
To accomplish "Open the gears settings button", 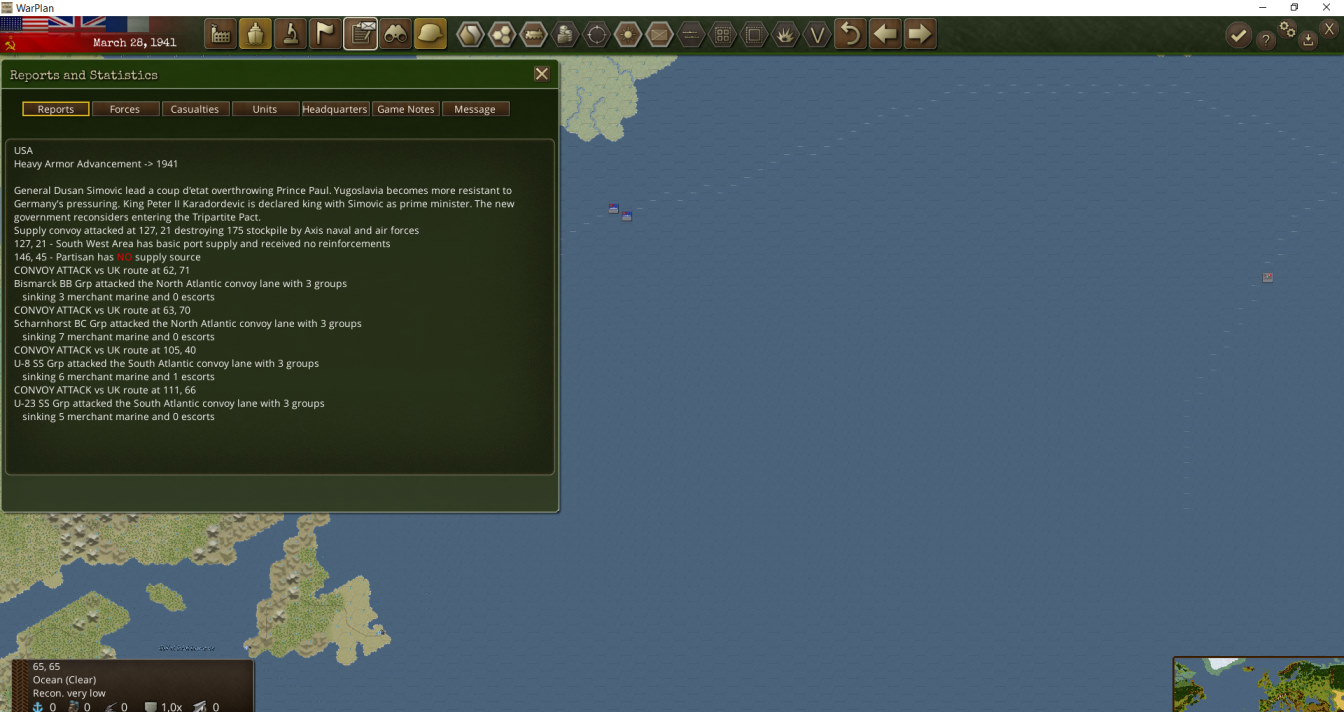I will click(x=1287, y=30).
